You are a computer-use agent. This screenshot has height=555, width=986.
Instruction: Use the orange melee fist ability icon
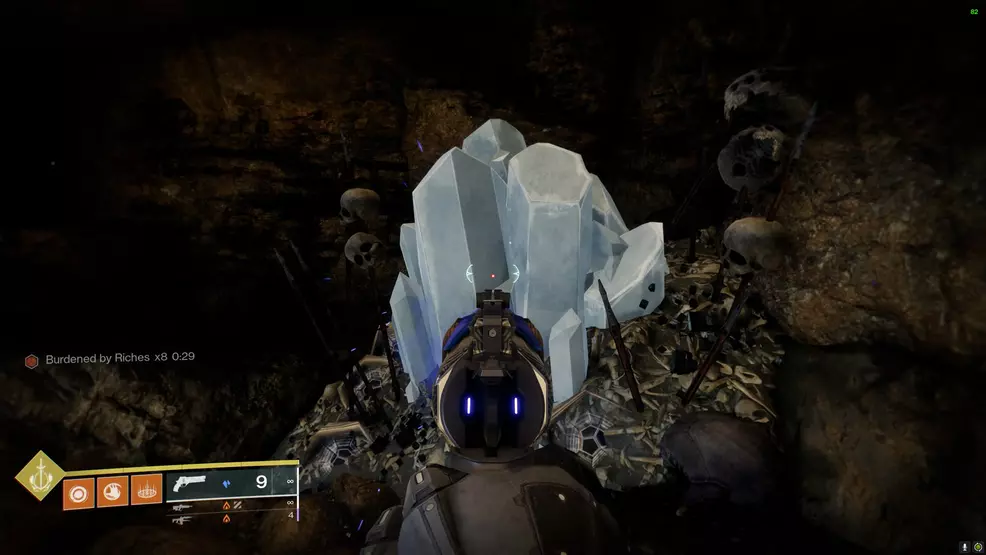point(112,490)
